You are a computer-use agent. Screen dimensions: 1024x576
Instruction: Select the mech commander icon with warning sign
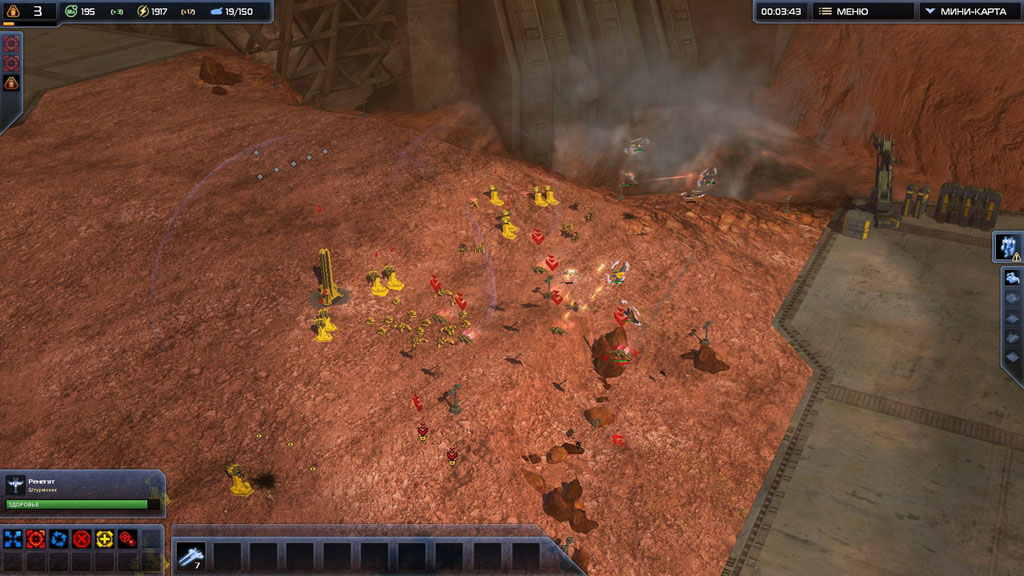coord(1009,247)
